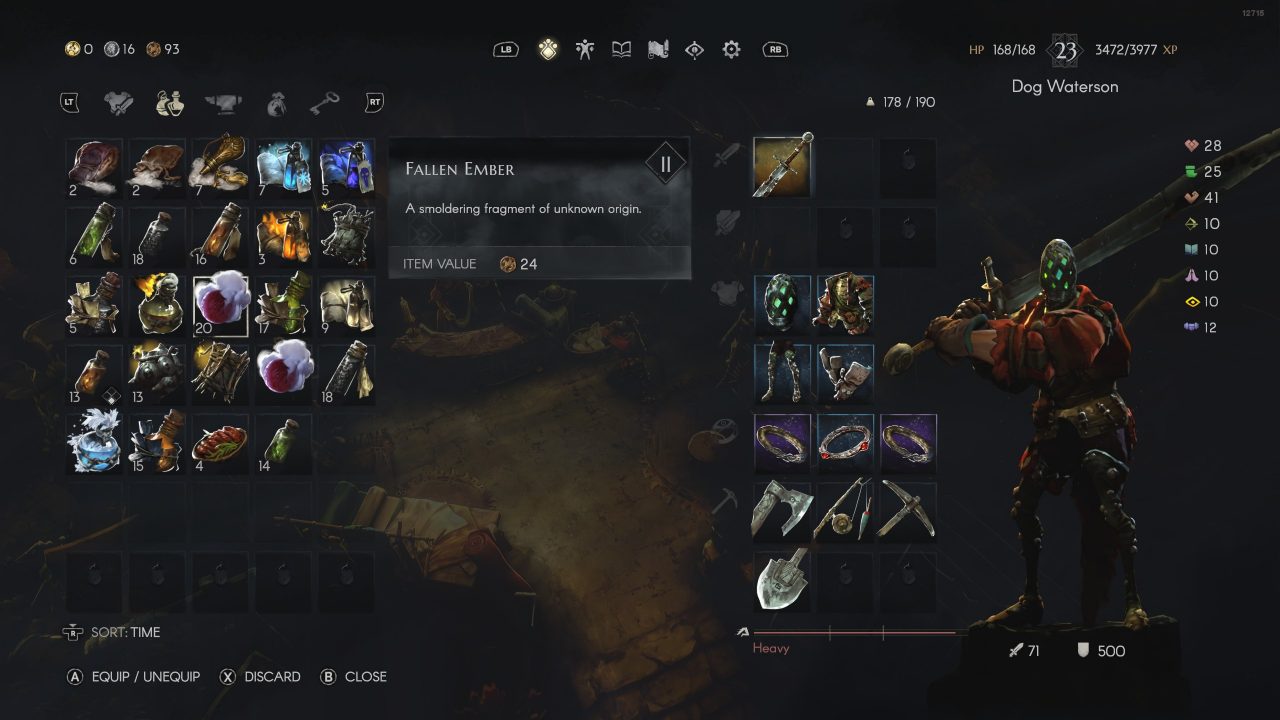Open the eye tracking menu icon
Screen dimensions: 1280x720
point(694,49)
